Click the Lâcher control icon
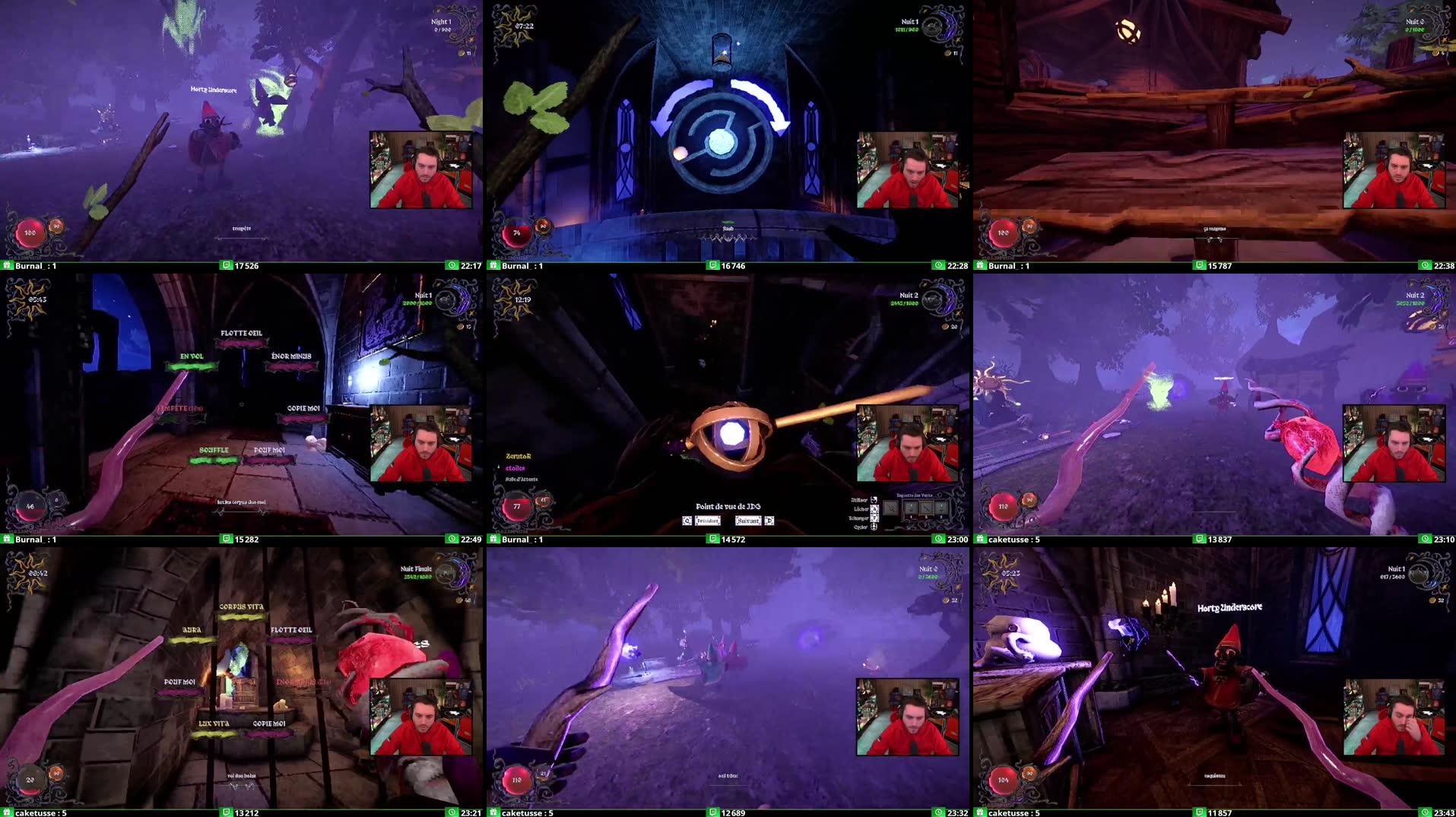1456x817 pixels. point(874,508)
